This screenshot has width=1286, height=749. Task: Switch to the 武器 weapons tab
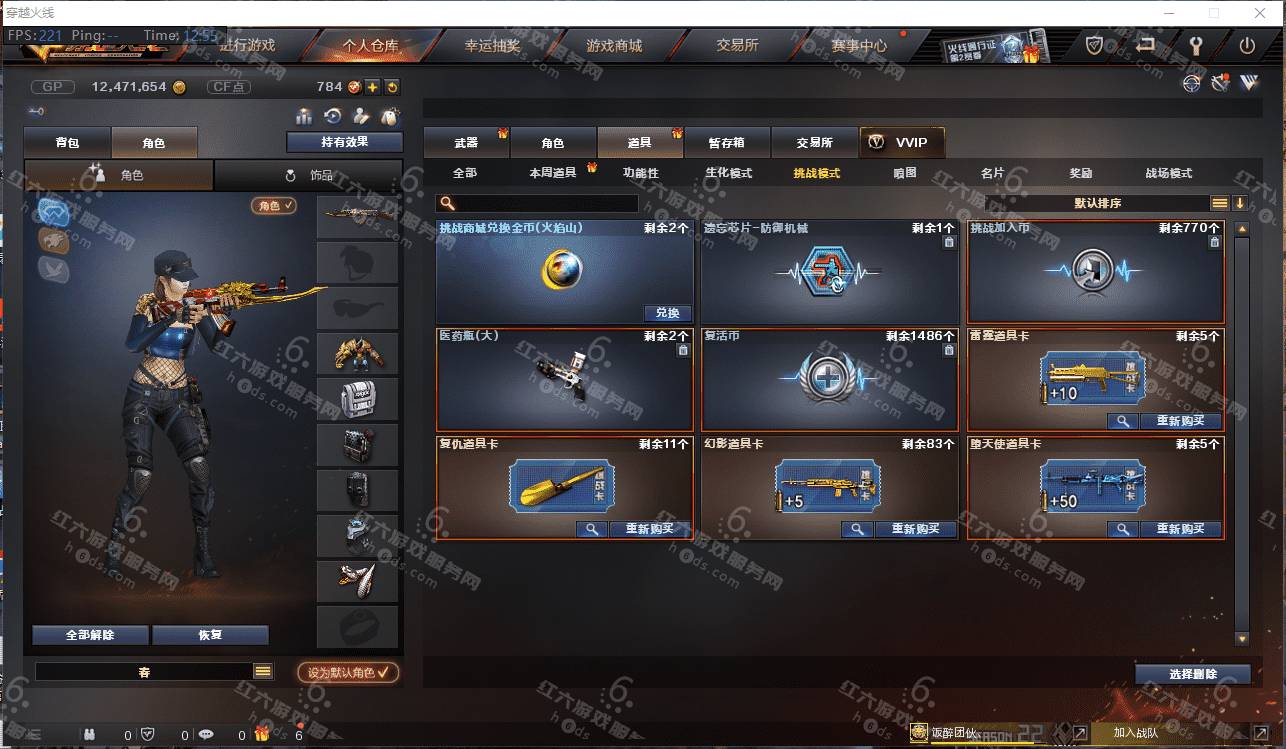466,143
